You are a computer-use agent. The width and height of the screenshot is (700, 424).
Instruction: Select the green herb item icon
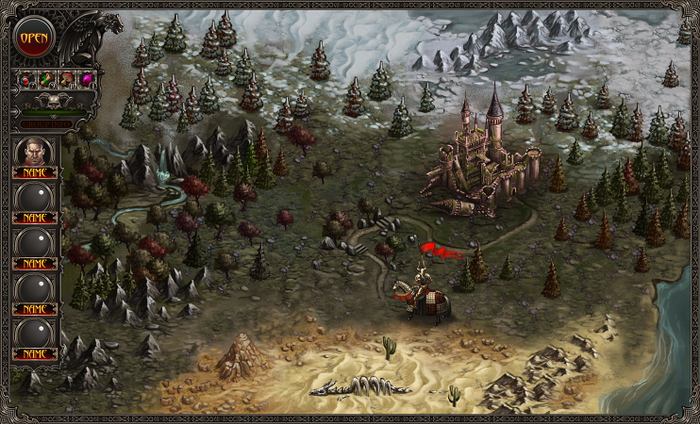pos(46,80)
